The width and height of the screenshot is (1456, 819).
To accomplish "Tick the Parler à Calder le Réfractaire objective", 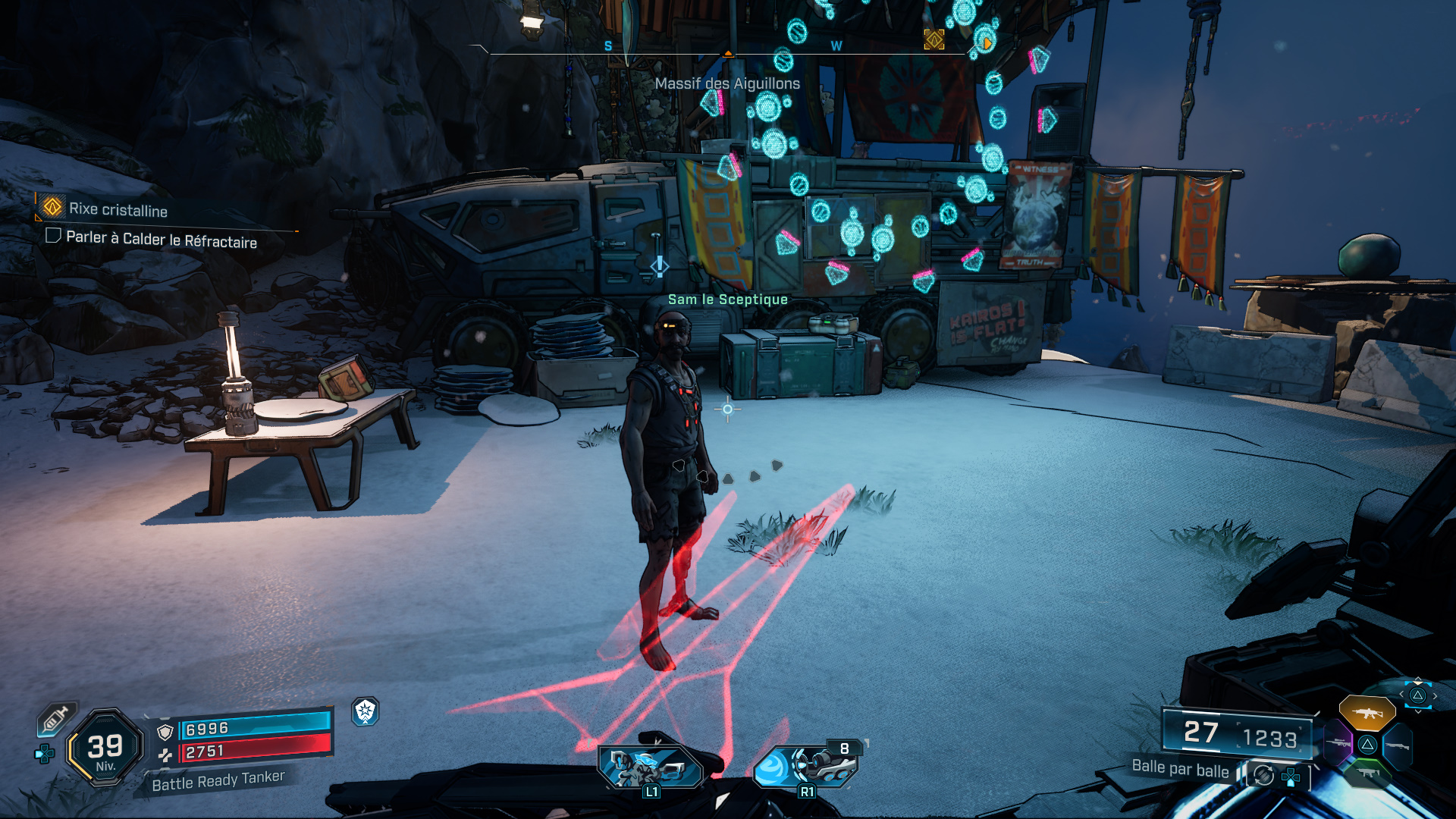I will (53, 236).
